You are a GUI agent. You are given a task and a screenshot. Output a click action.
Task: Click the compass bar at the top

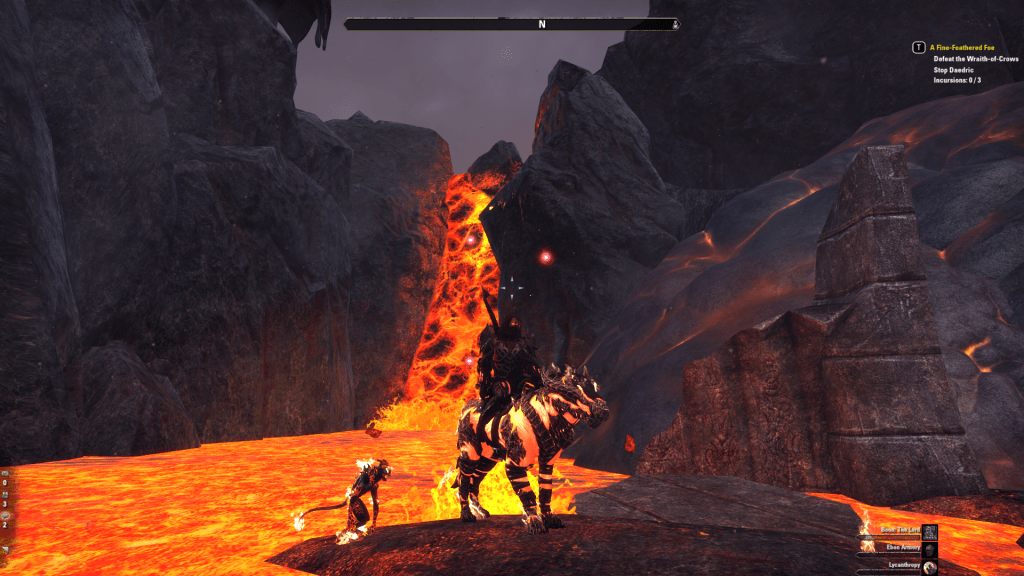[x=513, y=24]
